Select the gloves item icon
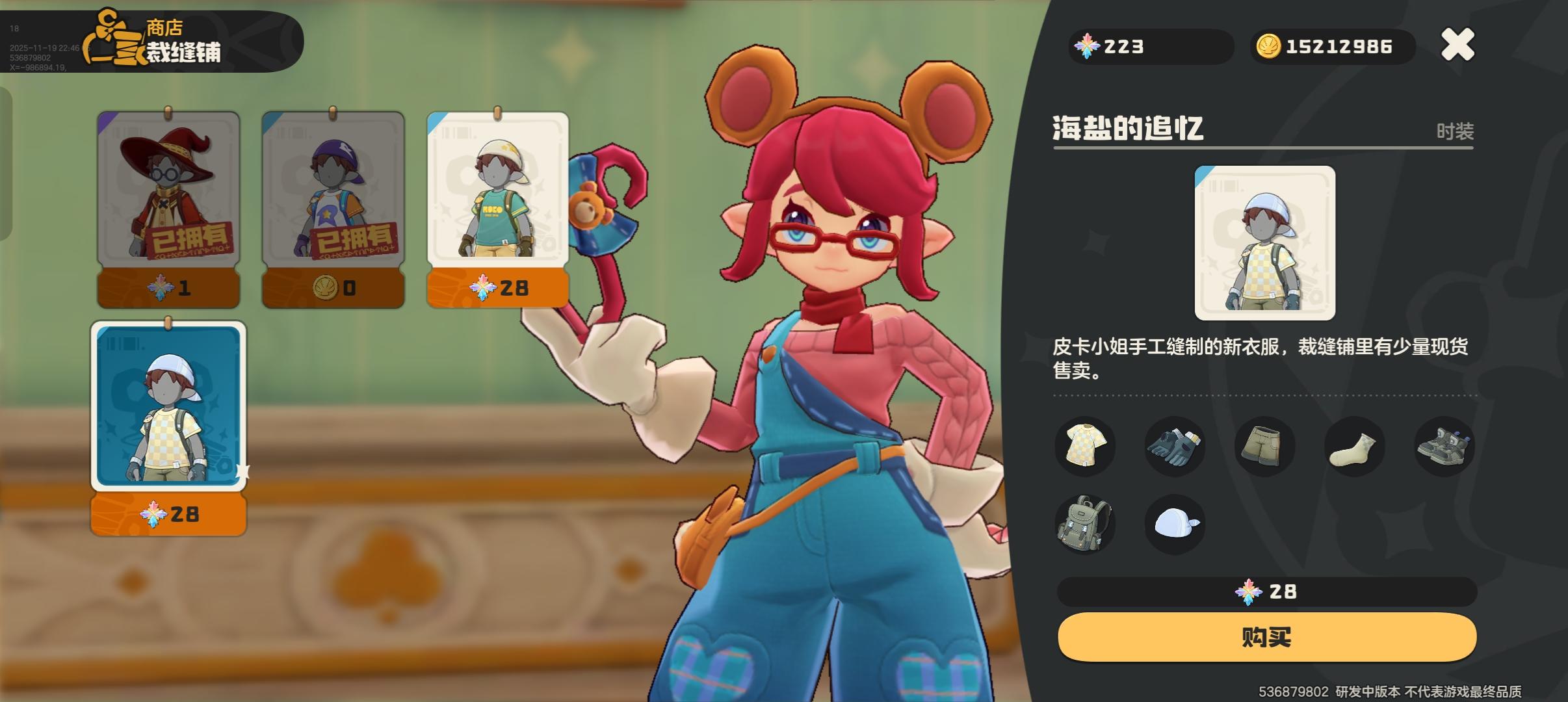 click(x=1175, y=446)
